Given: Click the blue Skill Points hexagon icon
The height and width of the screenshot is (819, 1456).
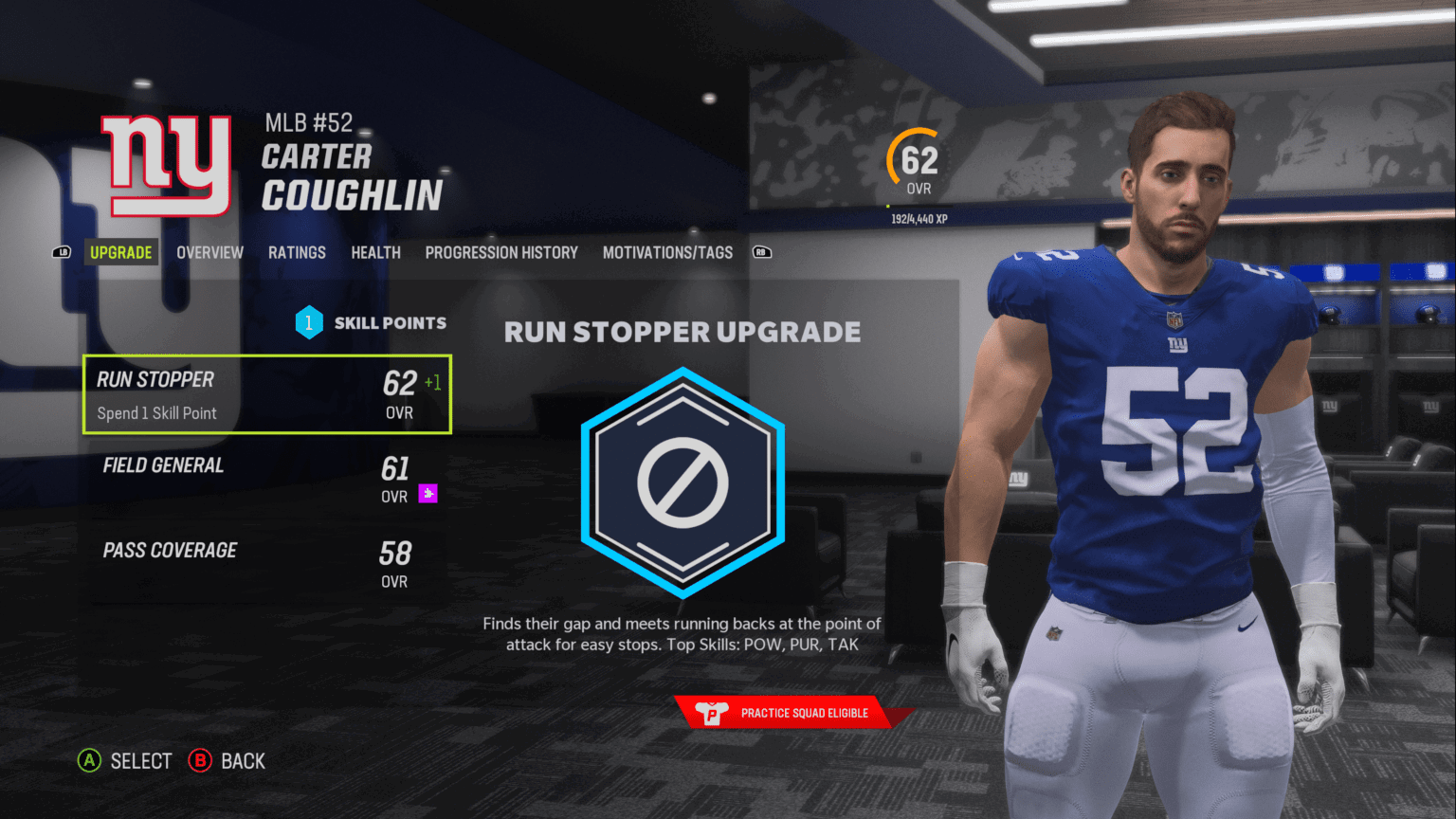Looking at the screenshot, I should coord(308,322).
